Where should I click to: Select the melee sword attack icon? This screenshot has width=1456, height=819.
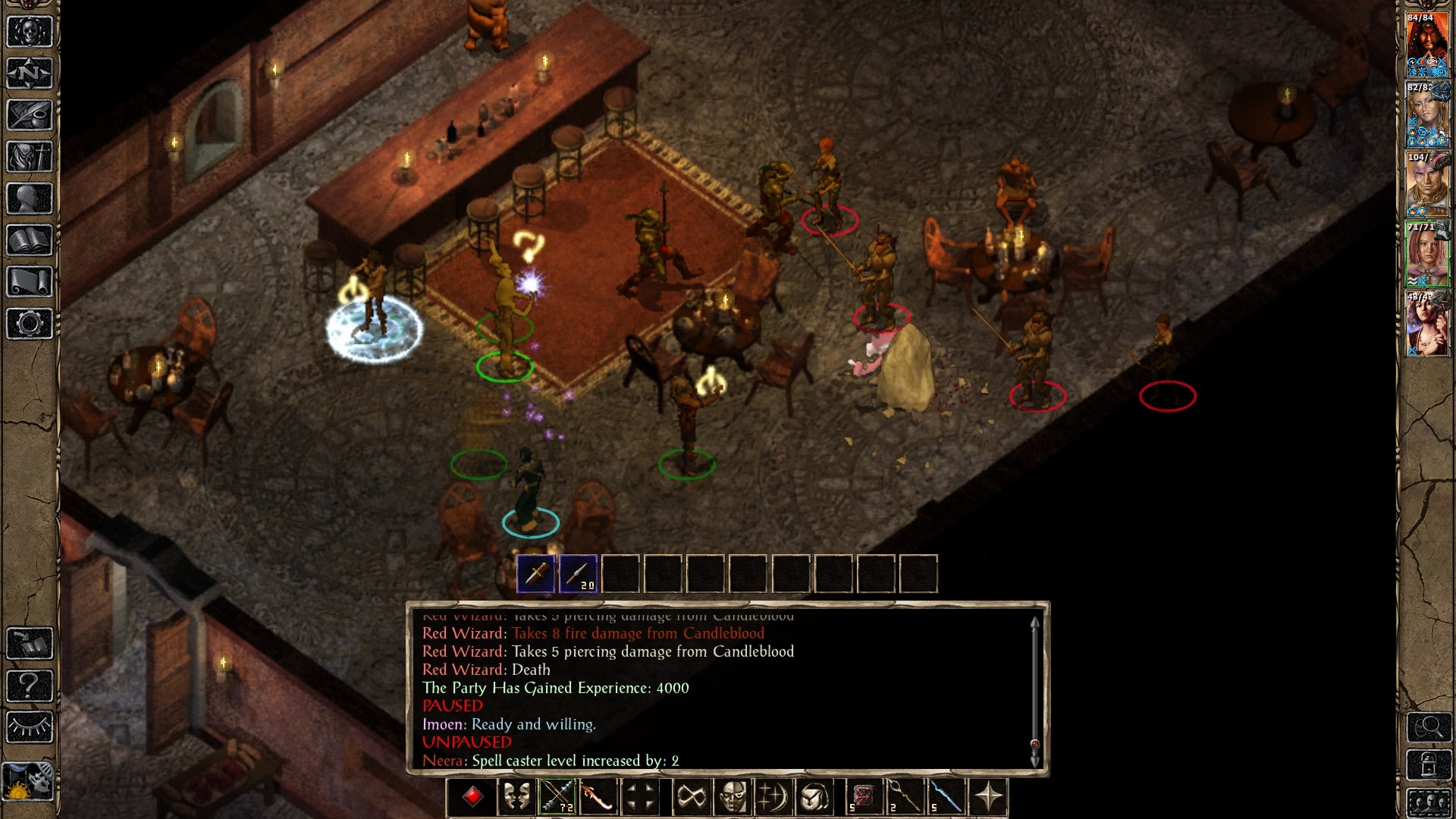(x=598, y=797)
